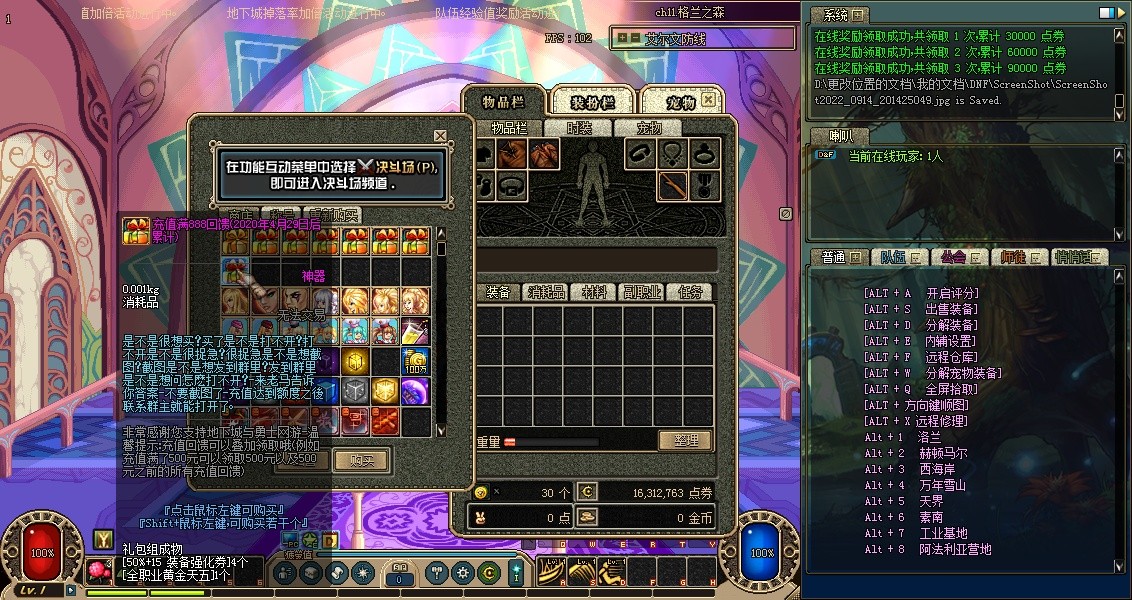
Task: Activate the first skill in the hotbar
Action: point(551,572)
